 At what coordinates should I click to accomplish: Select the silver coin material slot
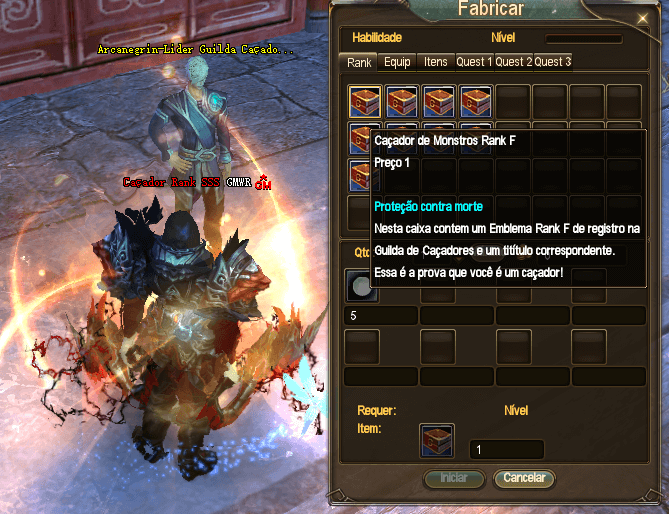coord(358,287)
